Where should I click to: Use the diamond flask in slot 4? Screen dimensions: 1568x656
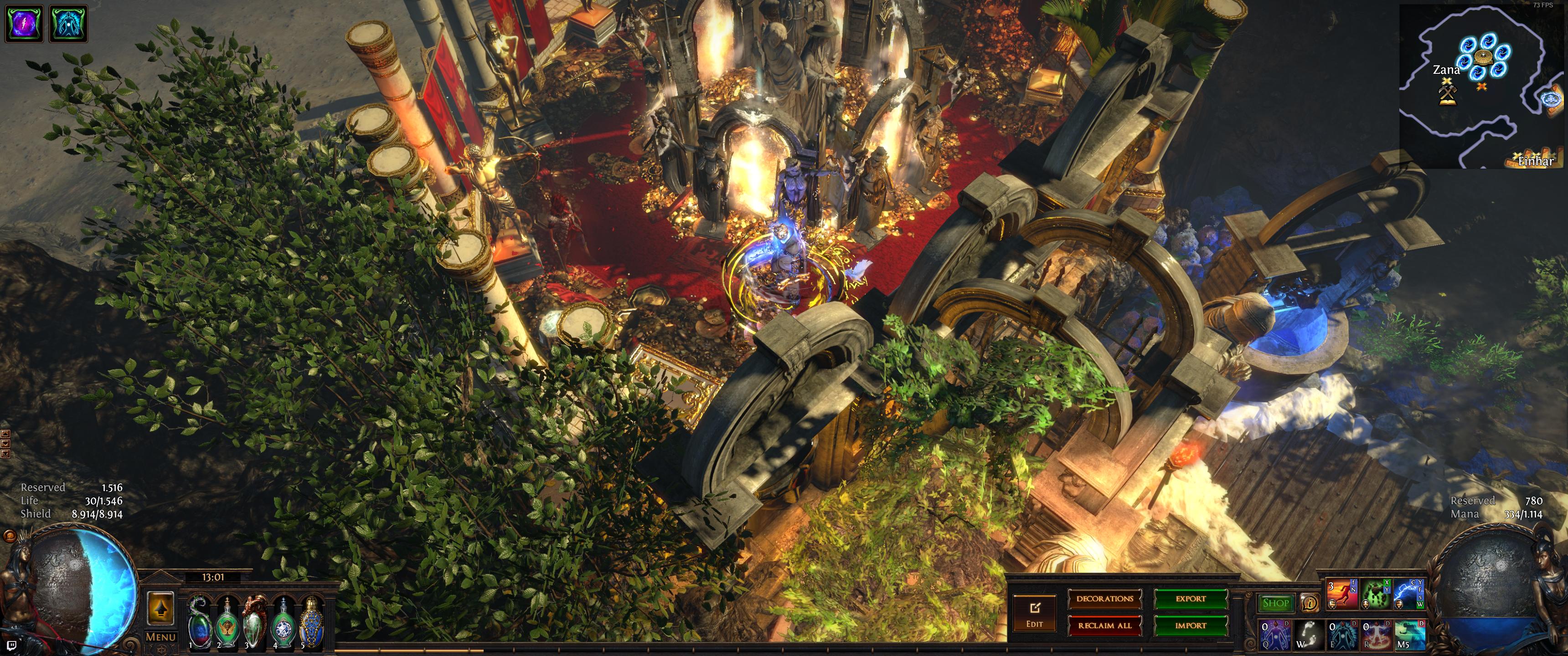(x=283, y=623)
